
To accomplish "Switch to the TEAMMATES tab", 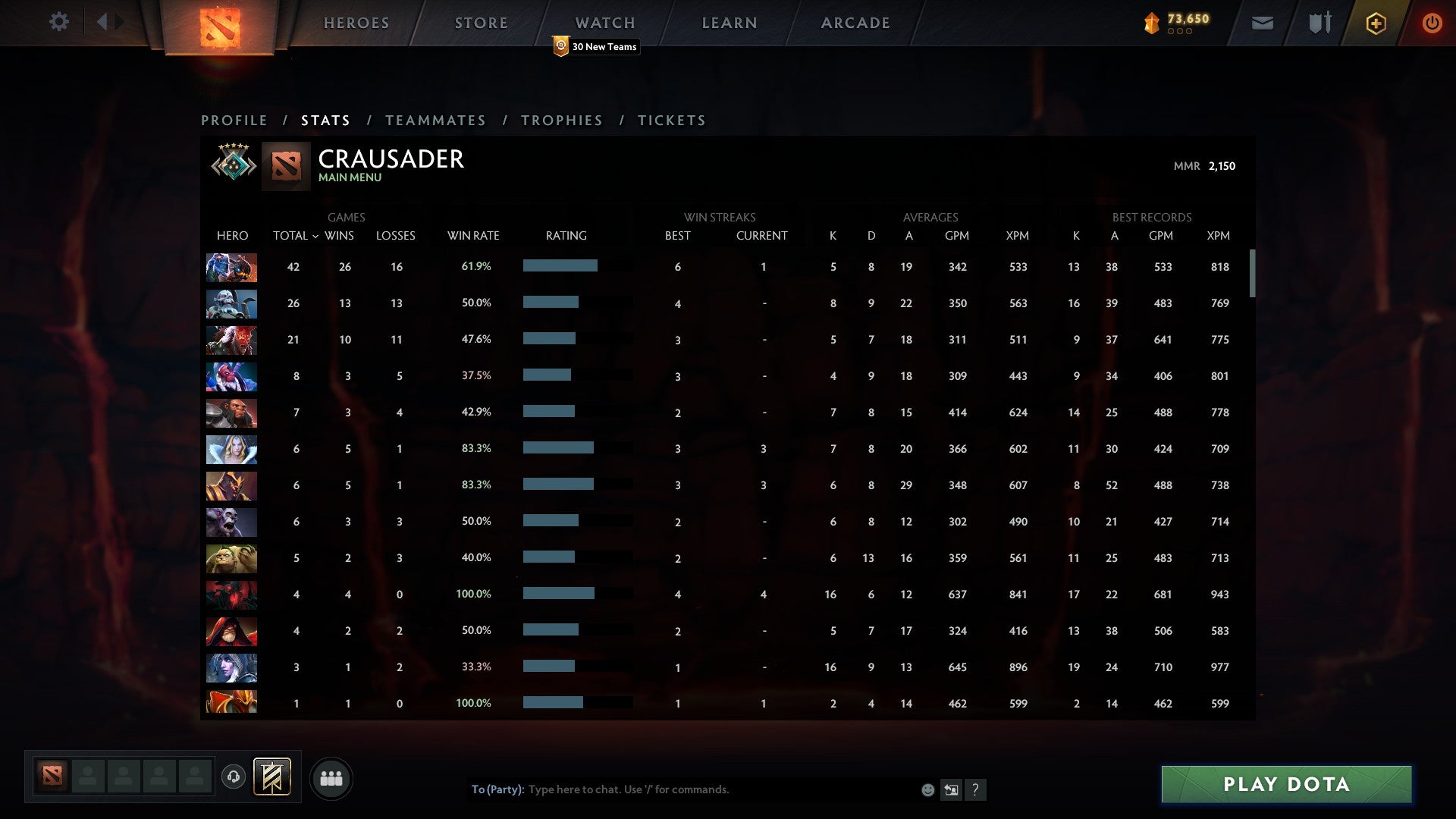I will [436, 120].
